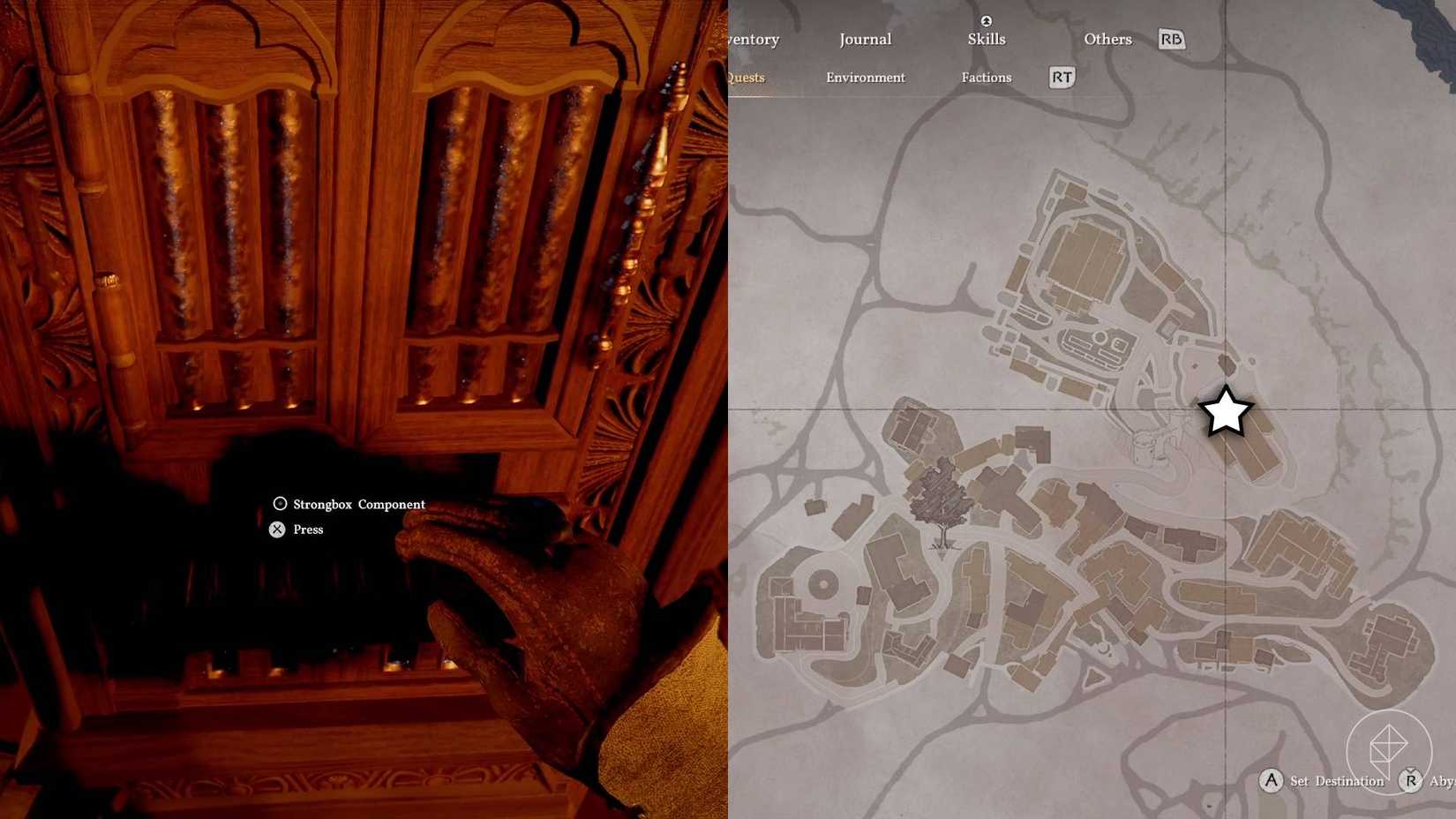Switch to the Inventory tab
Viewport: 1456px width, 819px height.
click(751, 39)
